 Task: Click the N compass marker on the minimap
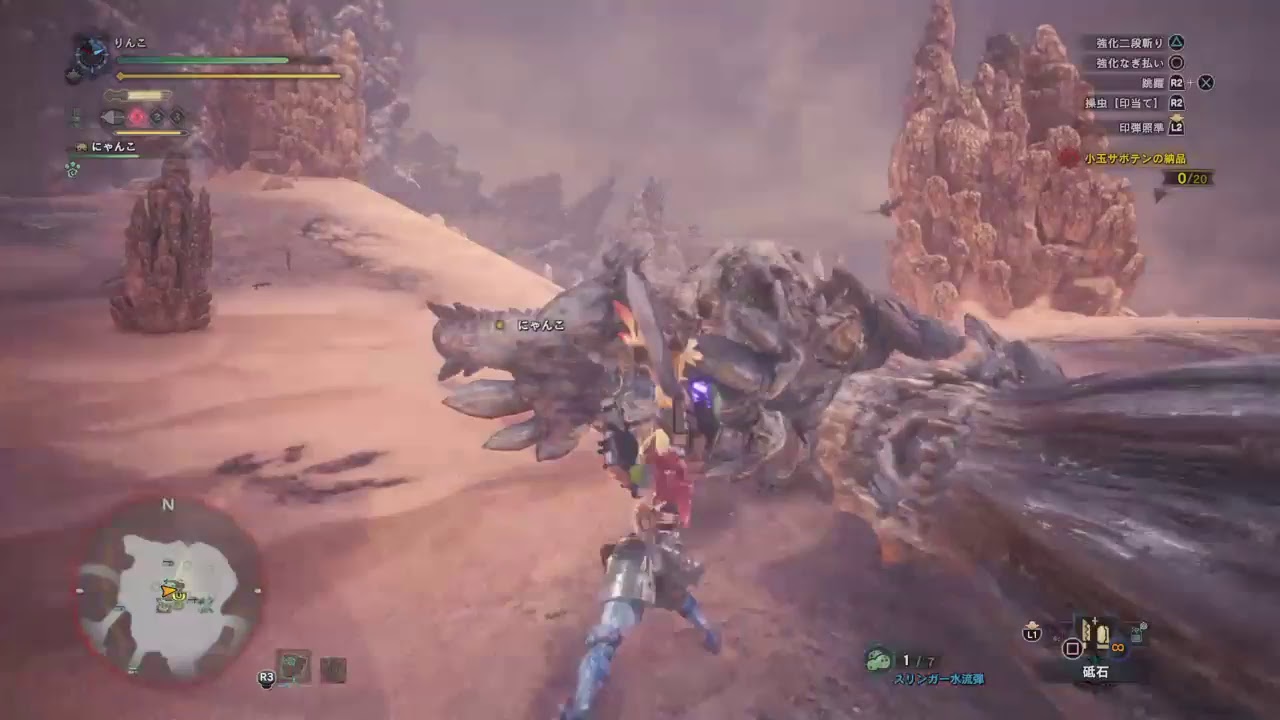coord(168,505)
